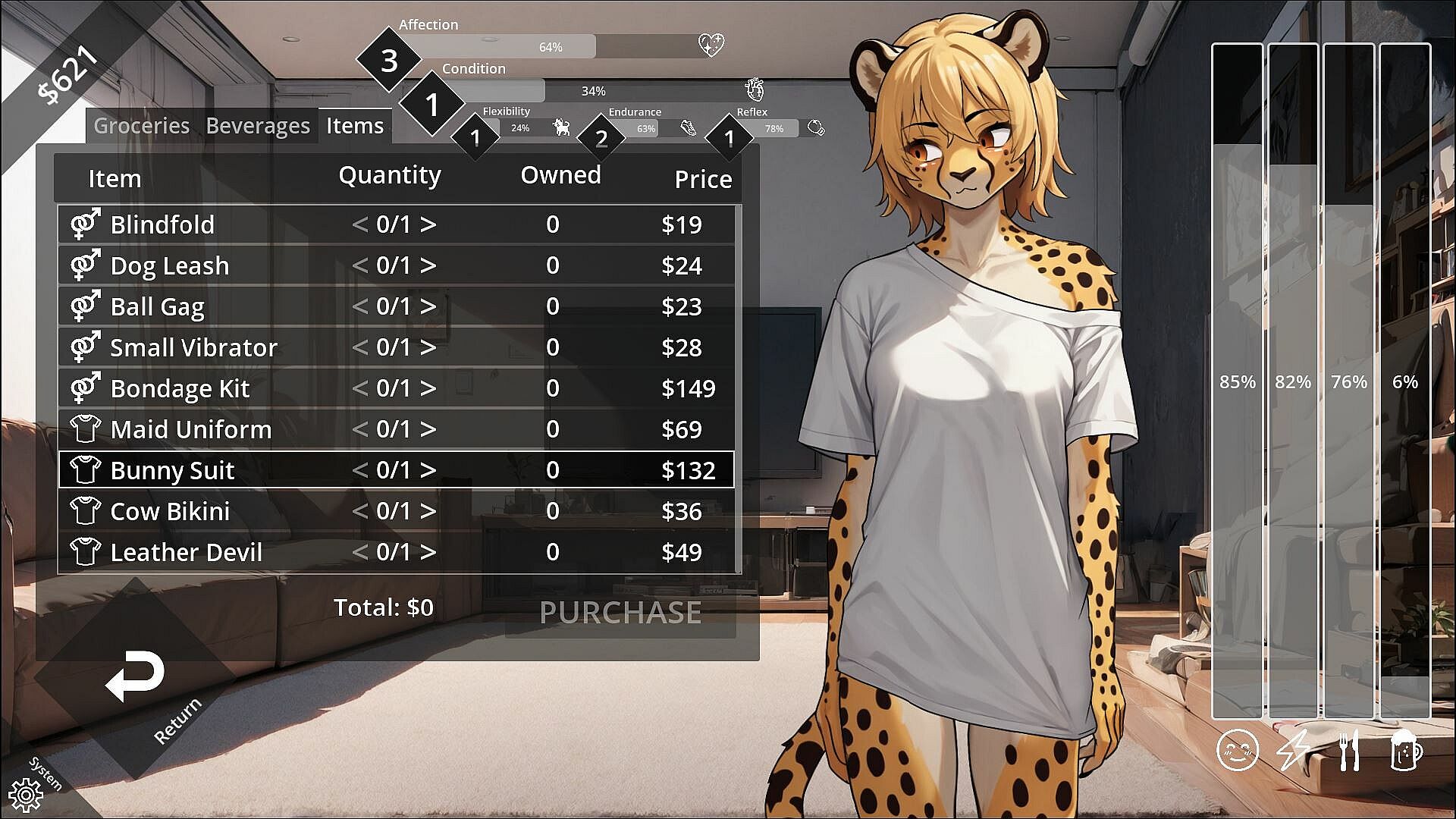Increase Blindfold quantity with right arrow
This screenshot has height=819, width=1456.
point(428,224)
